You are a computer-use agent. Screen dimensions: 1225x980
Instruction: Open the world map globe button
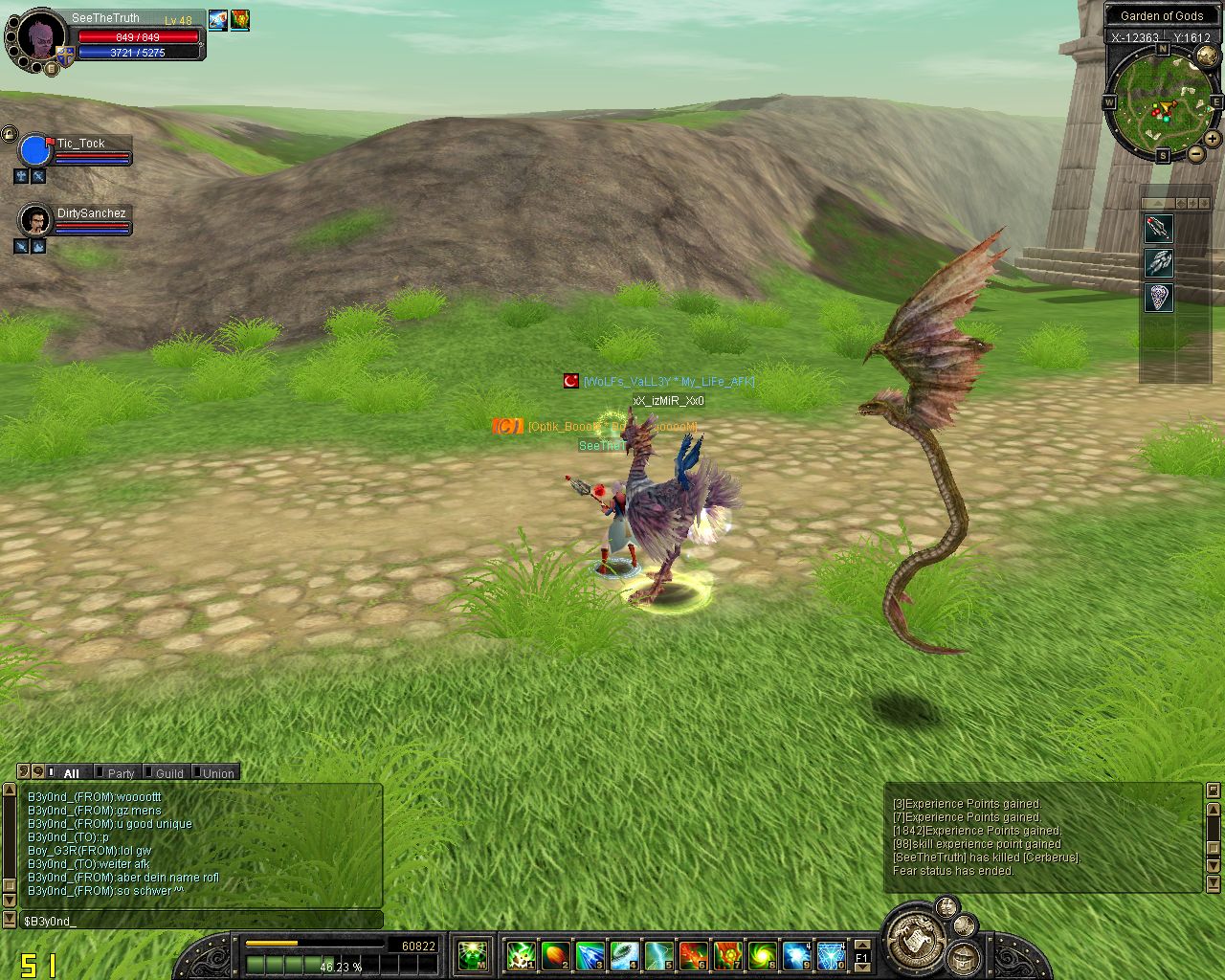click(1207, 56)
